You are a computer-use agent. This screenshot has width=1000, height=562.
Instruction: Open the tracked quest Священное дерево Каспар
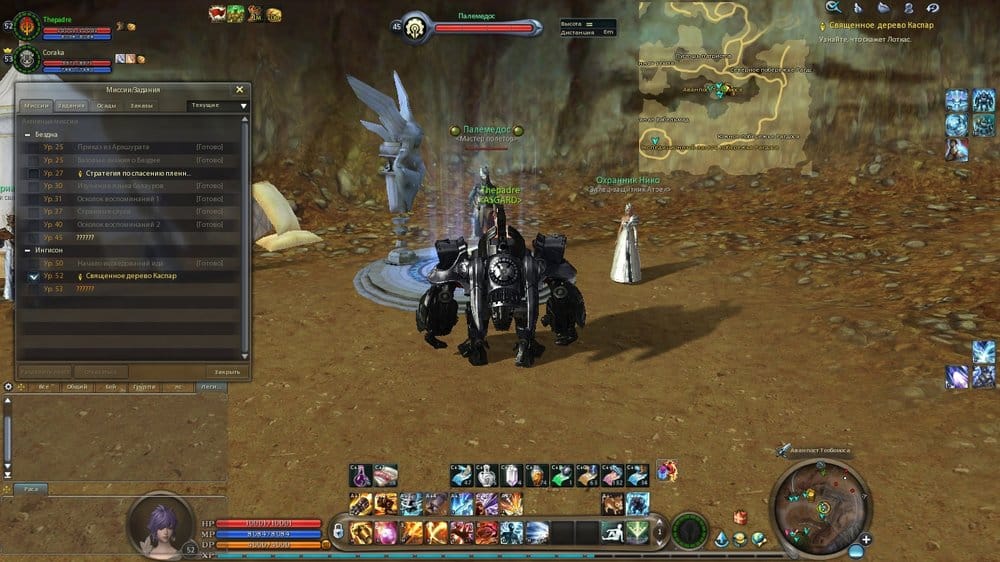pos(902,25)
